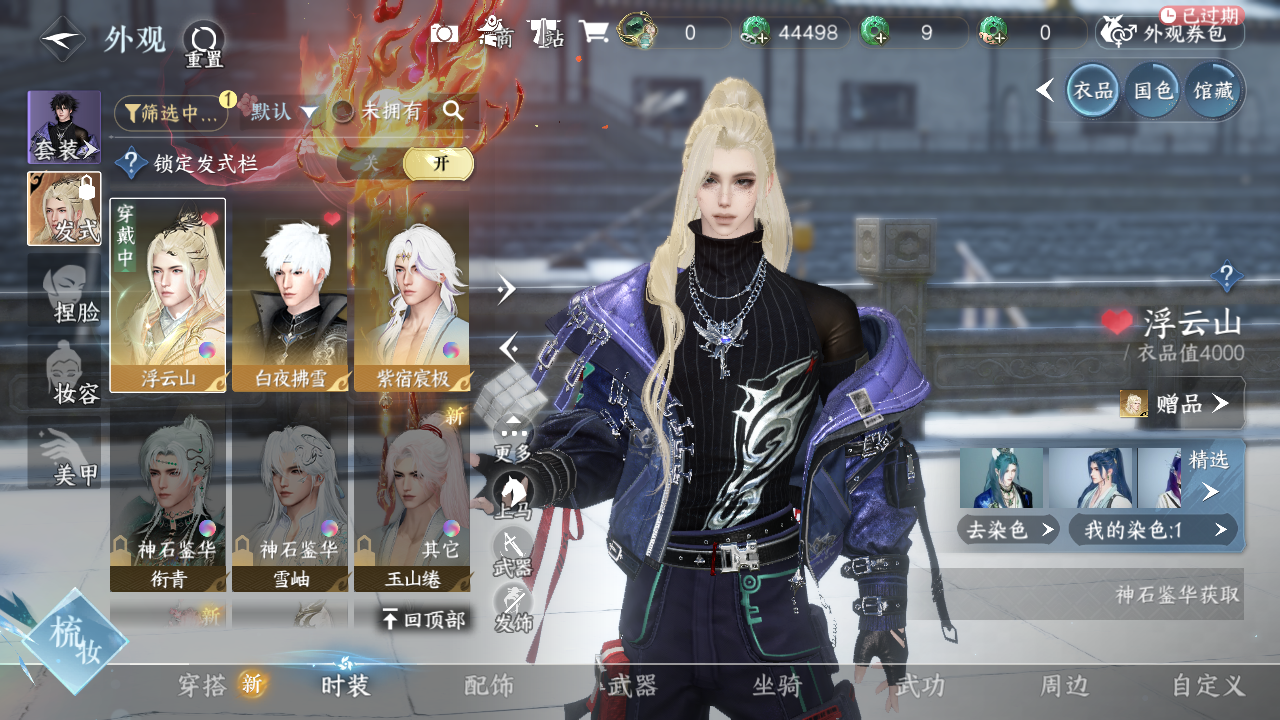1280x720 pixels.
Task: Click the 重置 reset button
Action: (x=204, y=43)
